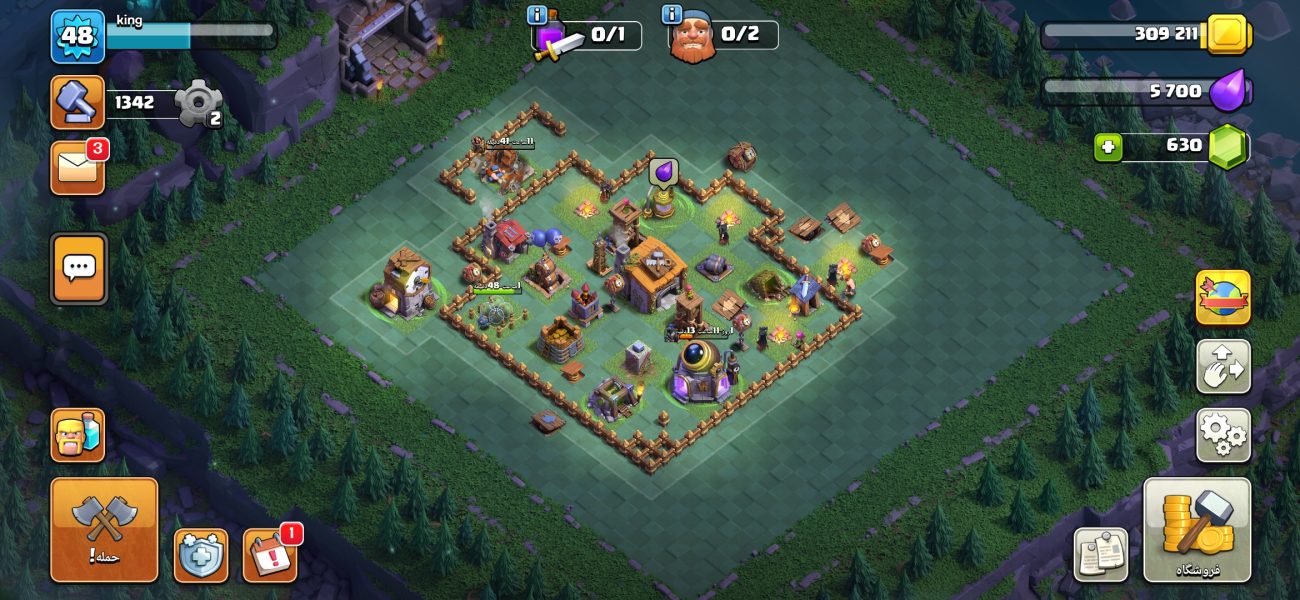Tap the hand with arrows button
This screenshot has height=600, width=1300.
point(1223,366)
